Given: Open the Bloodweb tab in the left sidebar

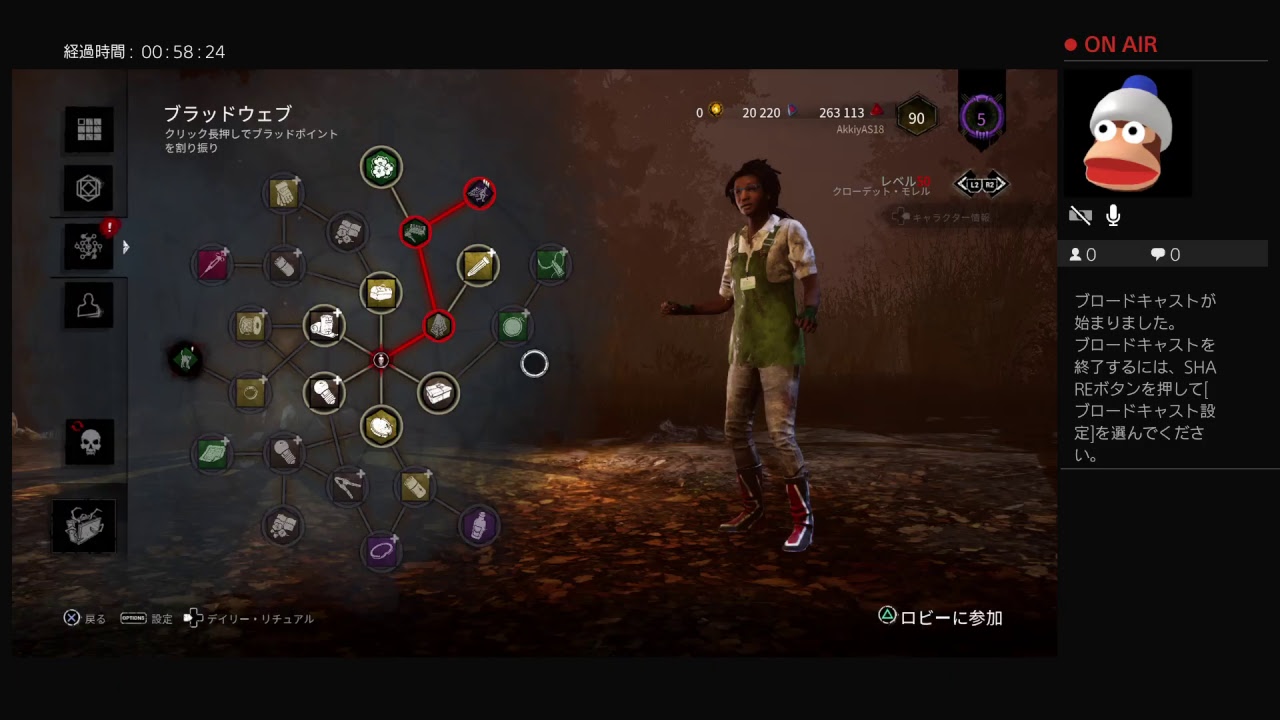Looking at the screenshot, I should (x=87, y=247).
